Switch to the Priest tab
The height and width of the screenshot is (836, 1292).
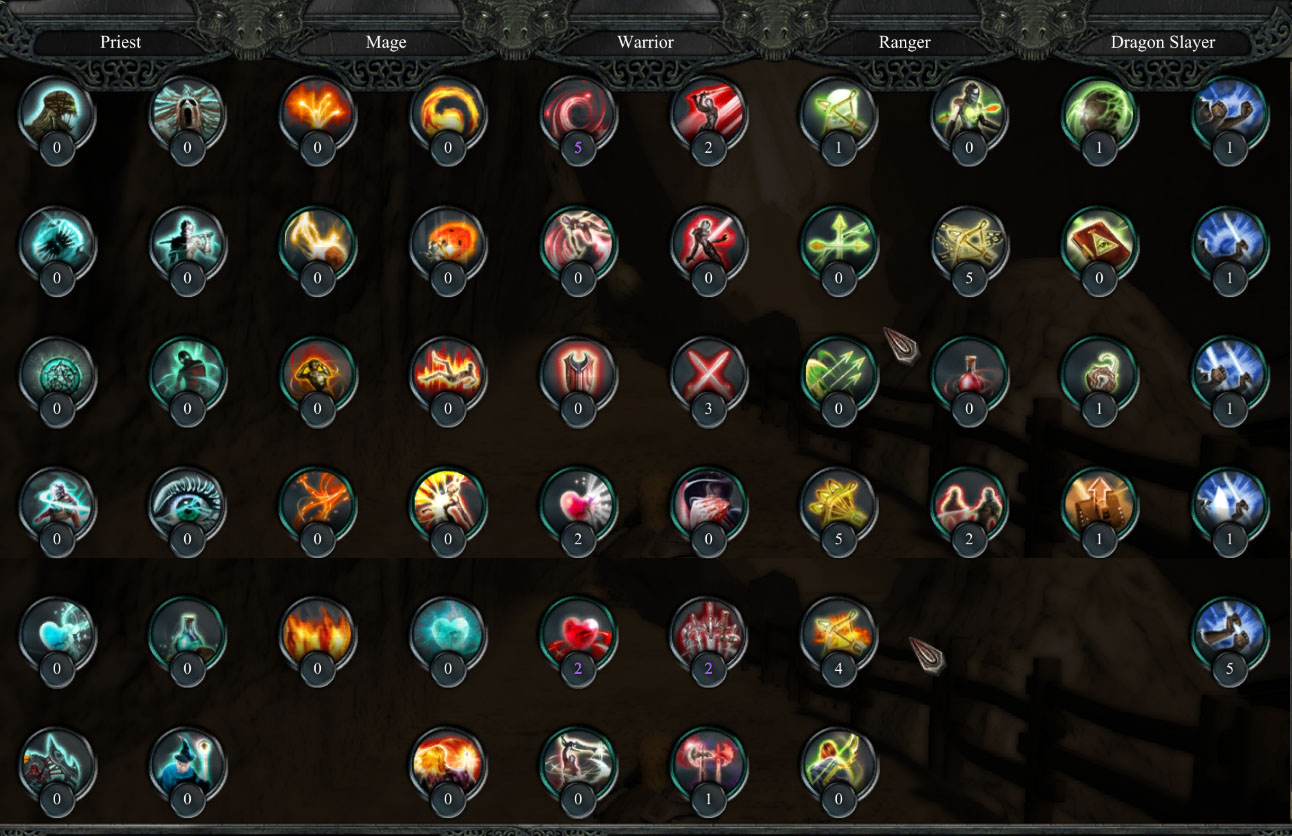pyautogui.click(x=120, y=42)
